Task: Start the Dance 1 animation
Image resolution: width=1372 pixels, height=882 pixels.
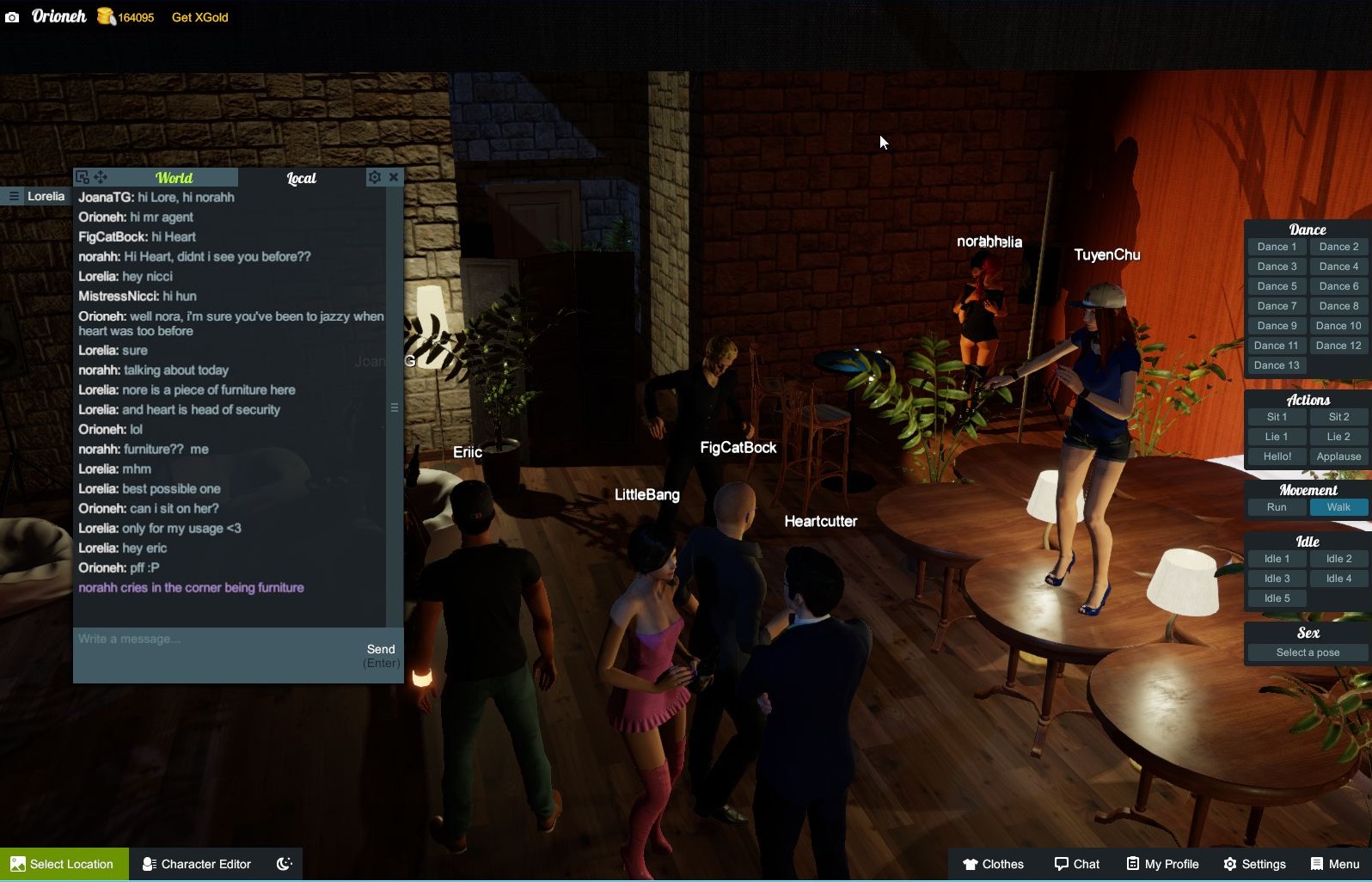Action: [1276, 247]
